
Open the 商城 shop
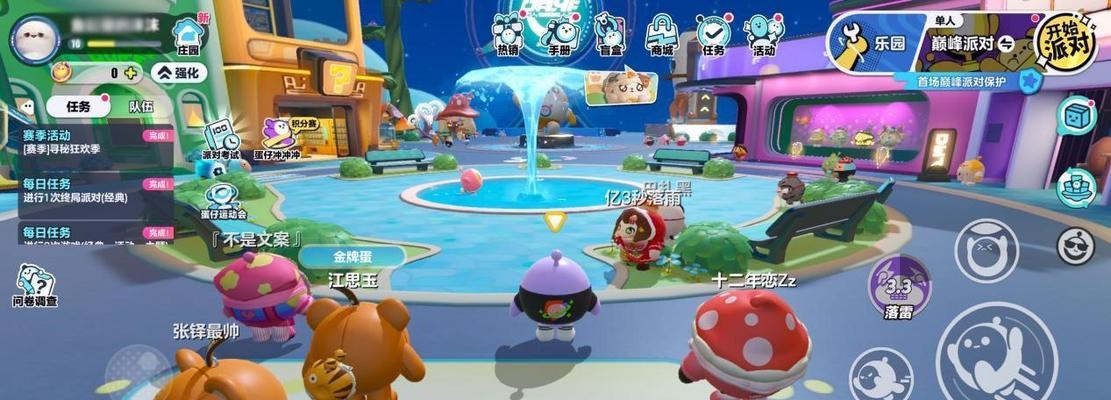coord(661,33)
